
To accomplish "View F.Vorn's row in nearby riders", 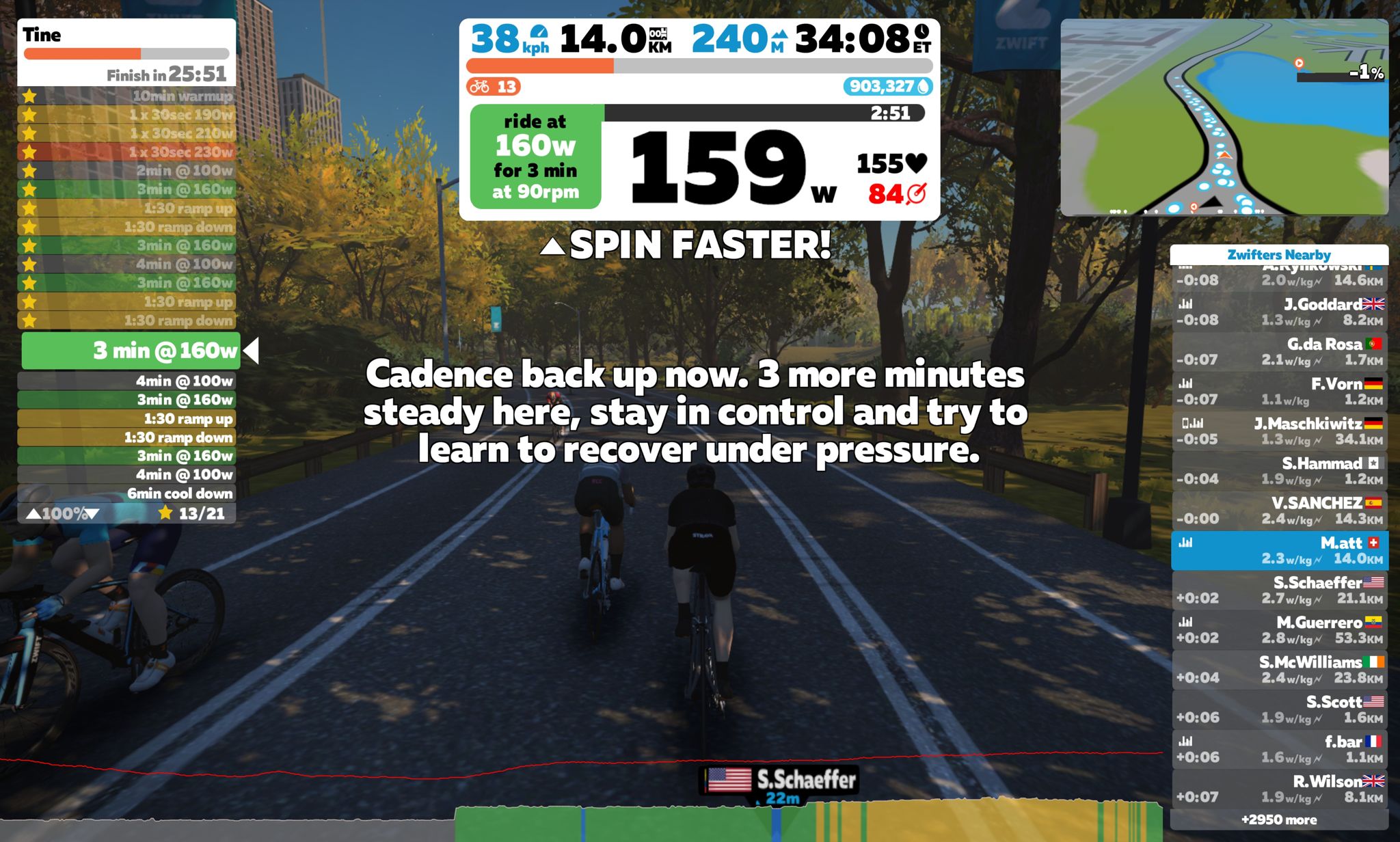I will click(x=1279, y=391).
